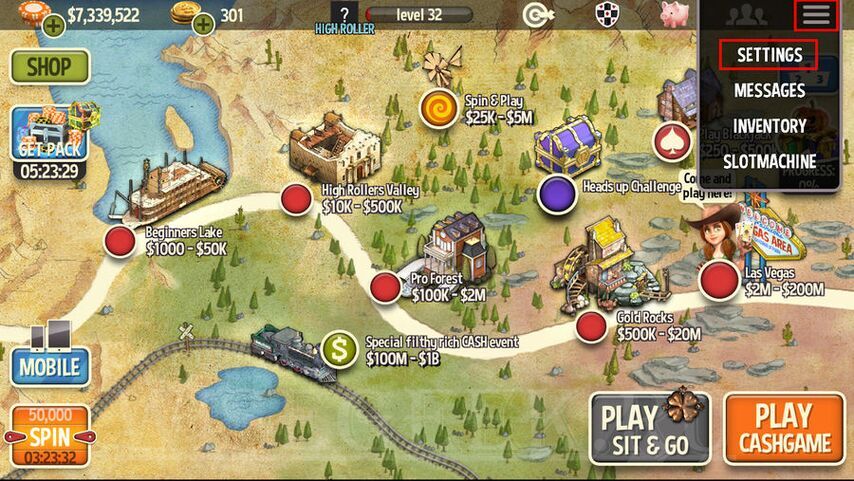Add chips with the green plus button
This screenshot has width=854, height=481.
click(x=53, y=25)
